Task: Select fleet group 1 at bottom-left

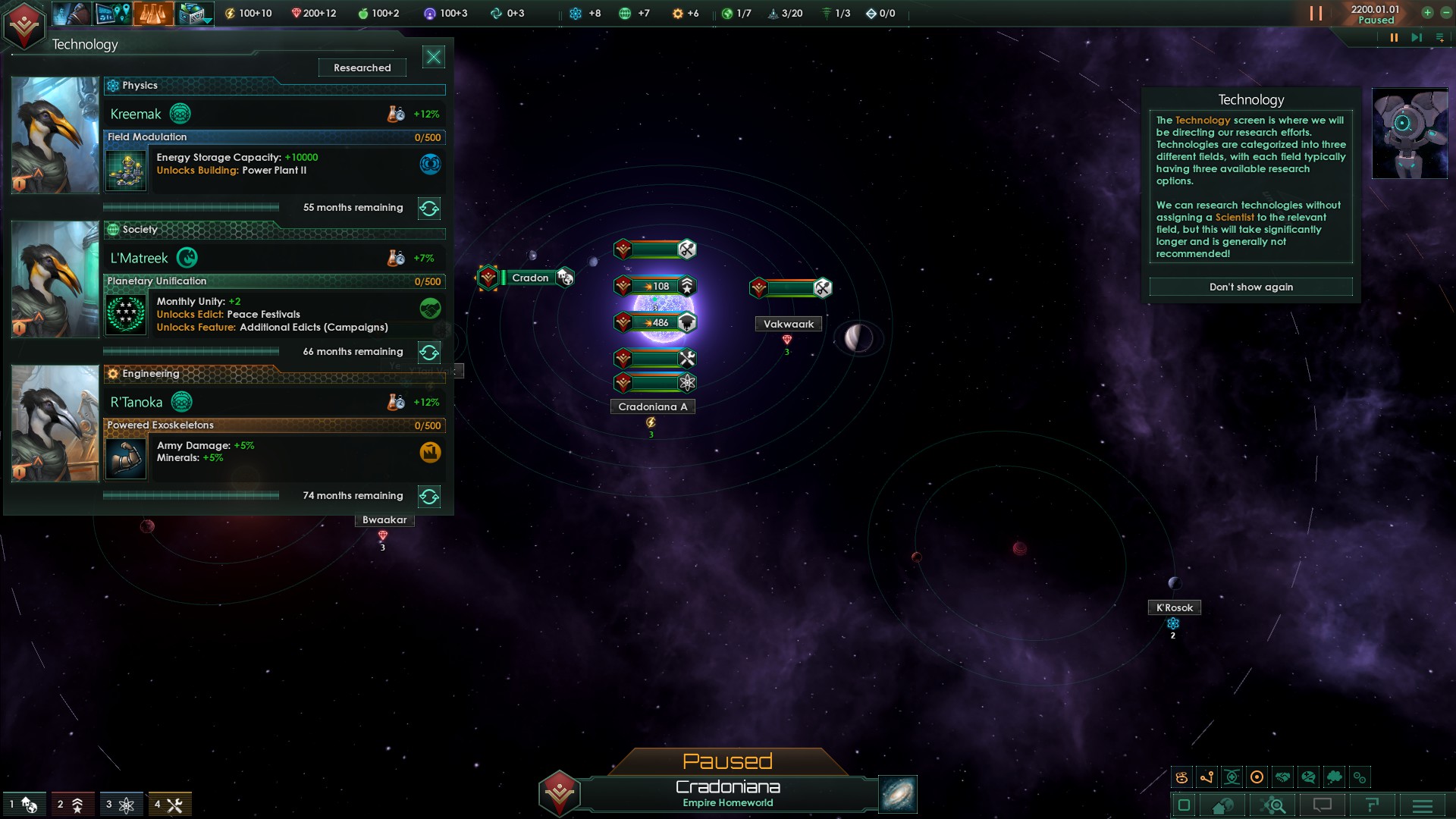Action: tap(22, 805)
